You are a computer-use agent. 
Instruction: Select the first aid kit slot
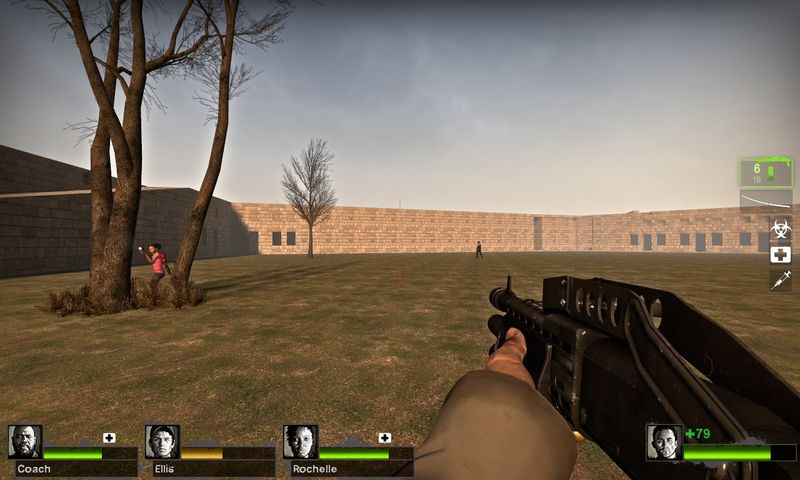click(780, 254)
